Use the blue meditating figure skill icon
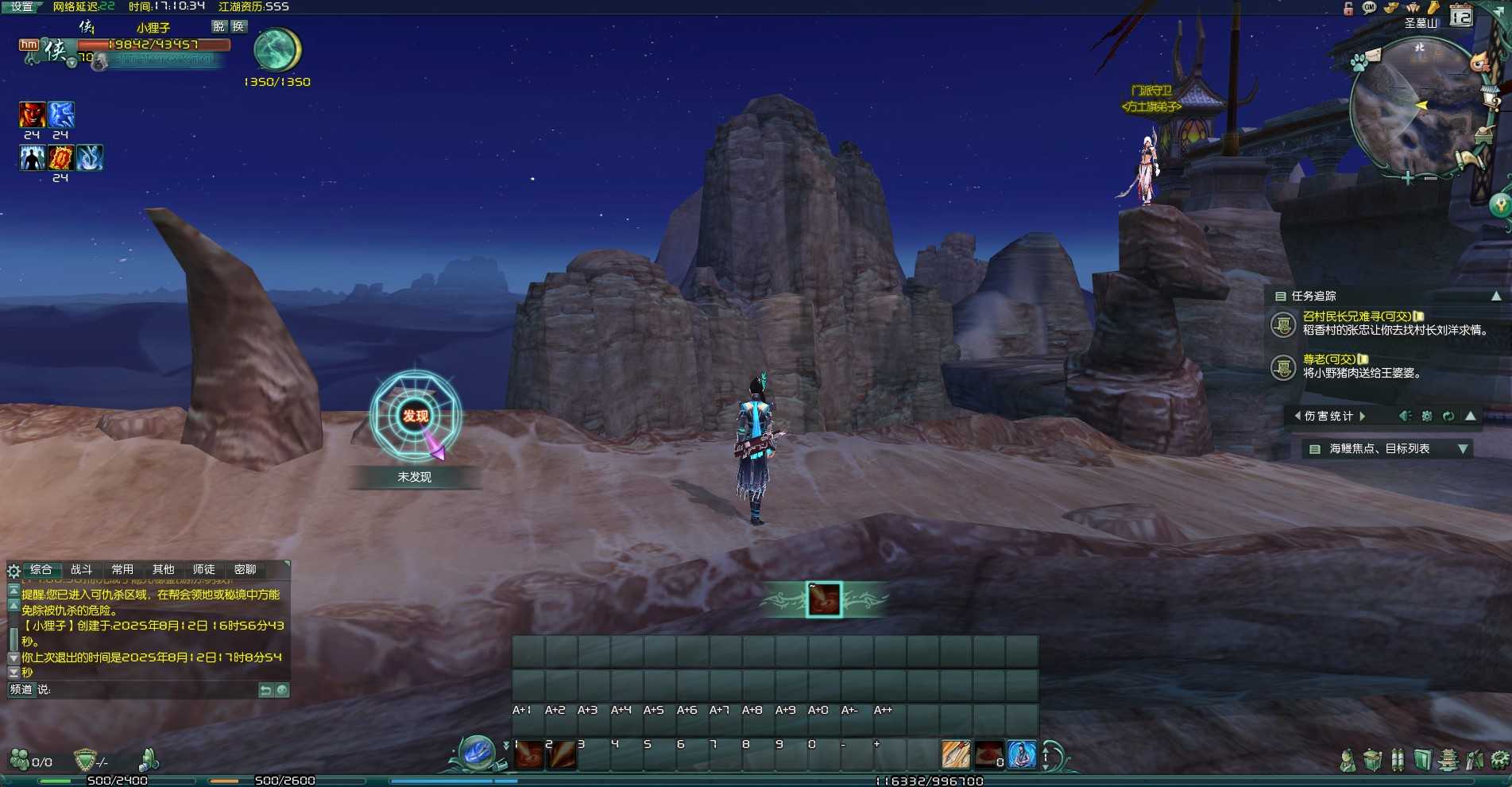1512x787 pixels. (1021, 755)
